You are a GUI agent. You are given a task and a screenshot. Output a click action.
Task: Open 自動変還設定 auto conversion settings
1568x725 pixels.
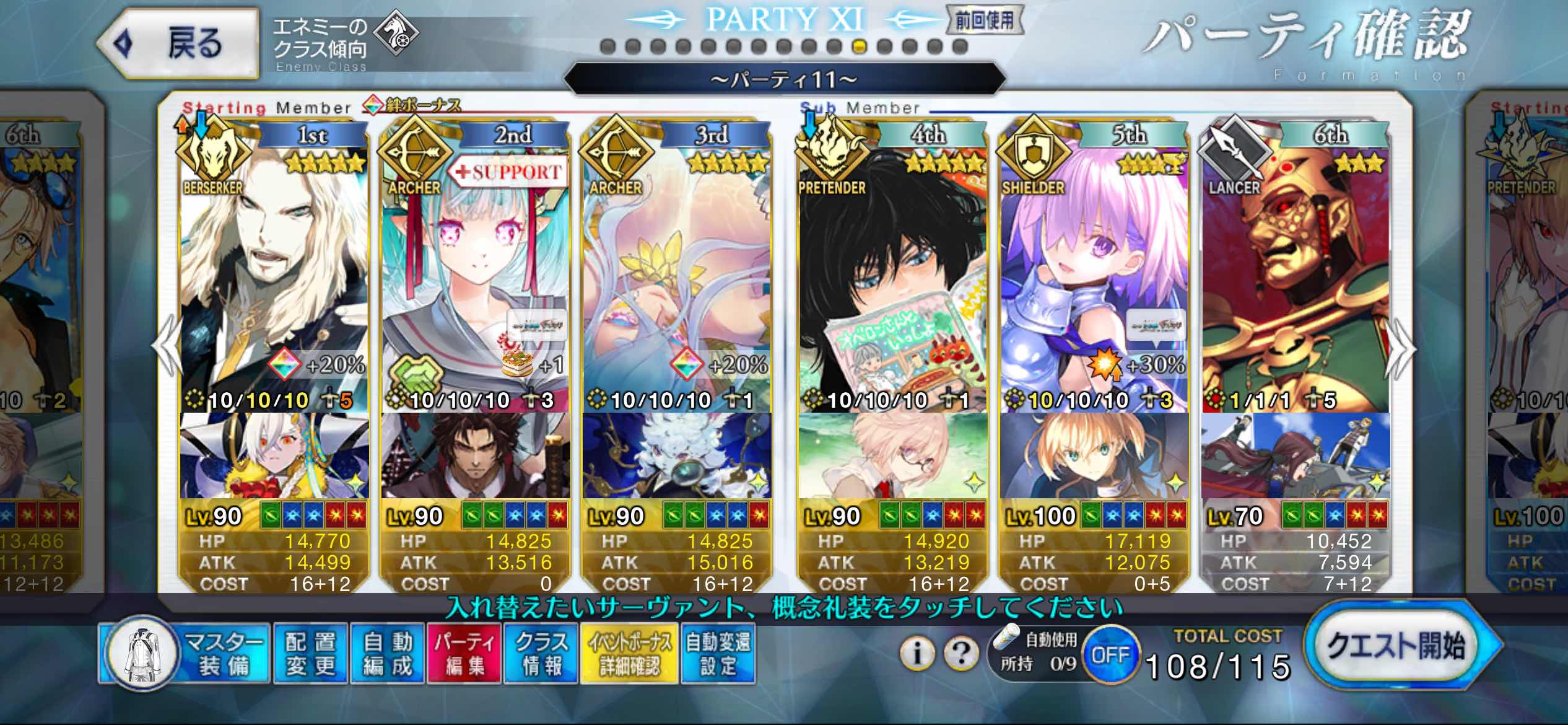tap(718, 654)
